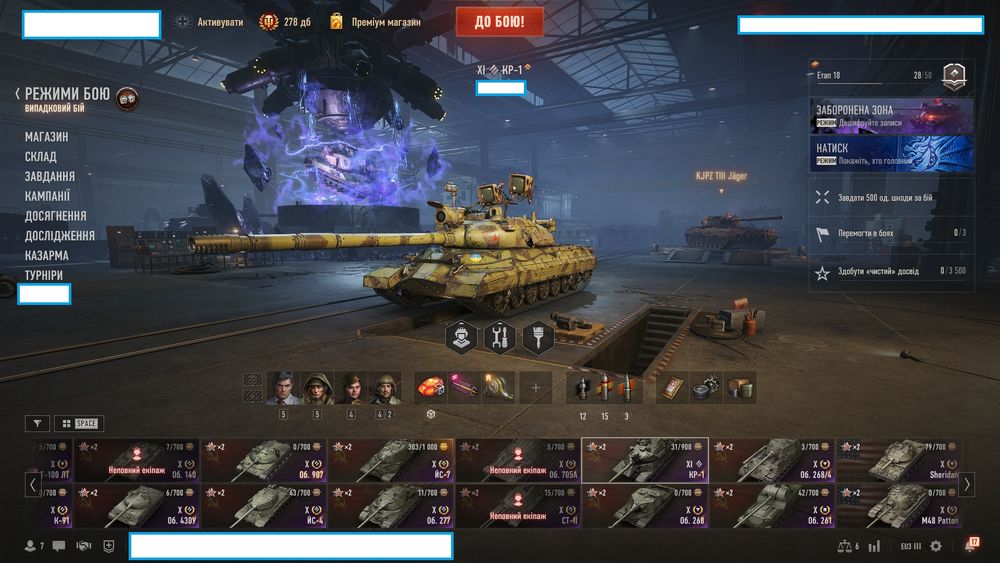1000x563 pixels.
Task: Open the ТУРНІРИ tournaments page
Action: coord(46,275)
